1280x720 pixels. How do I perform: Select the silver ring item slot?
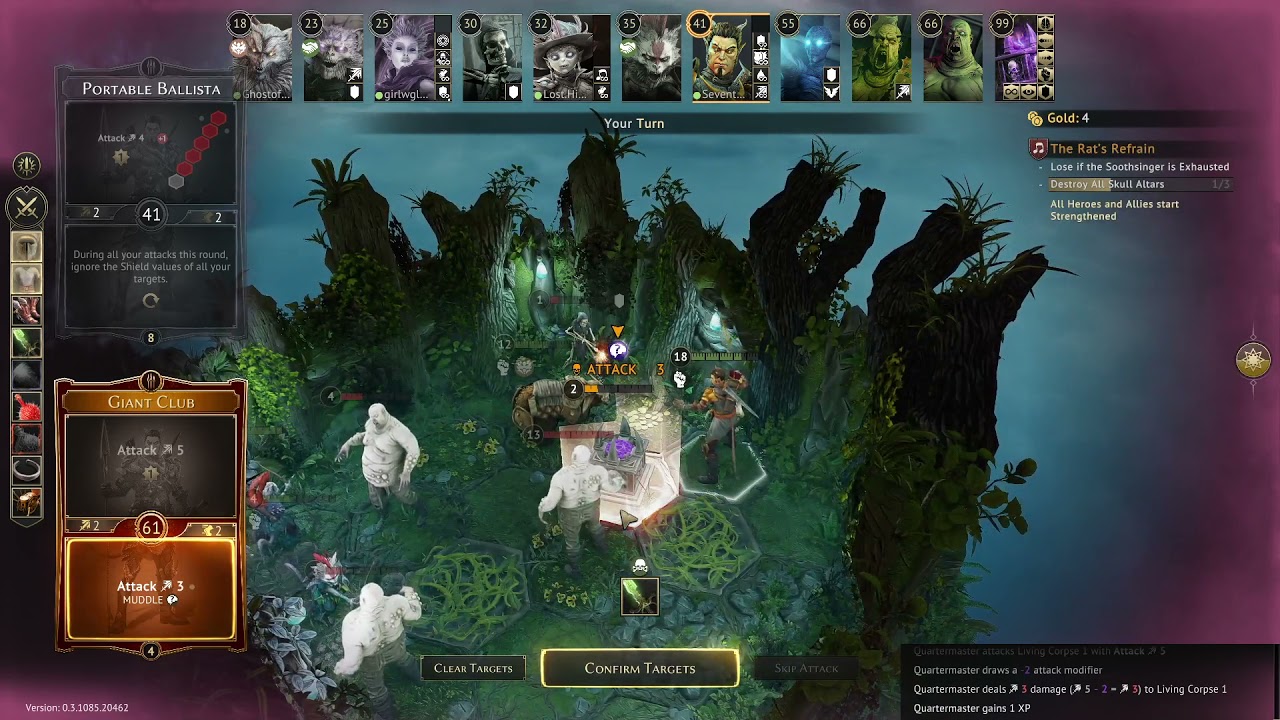pyautogui.click(x=26, y=470)
